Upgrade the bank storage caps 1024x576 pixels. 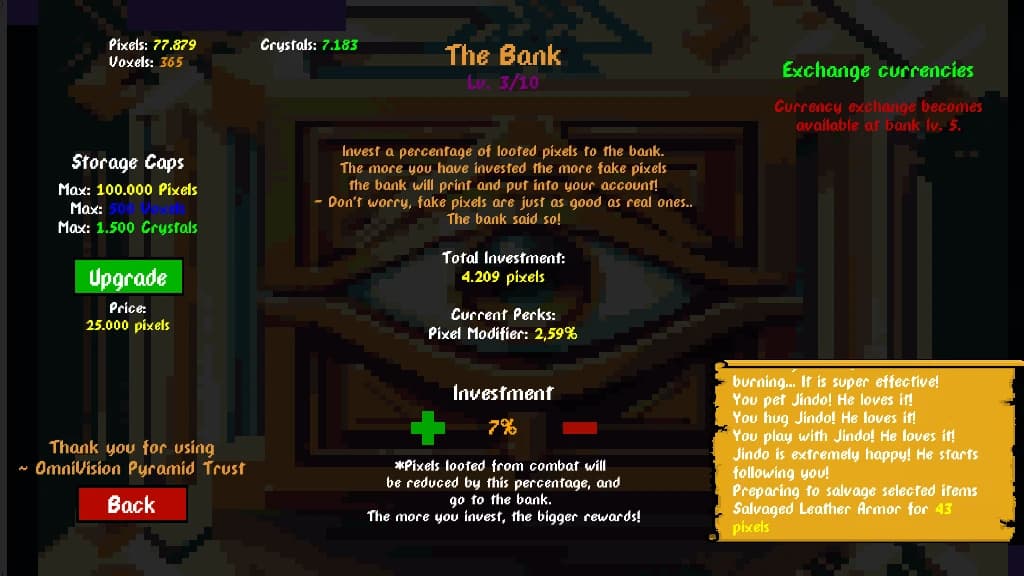(128, 278)
